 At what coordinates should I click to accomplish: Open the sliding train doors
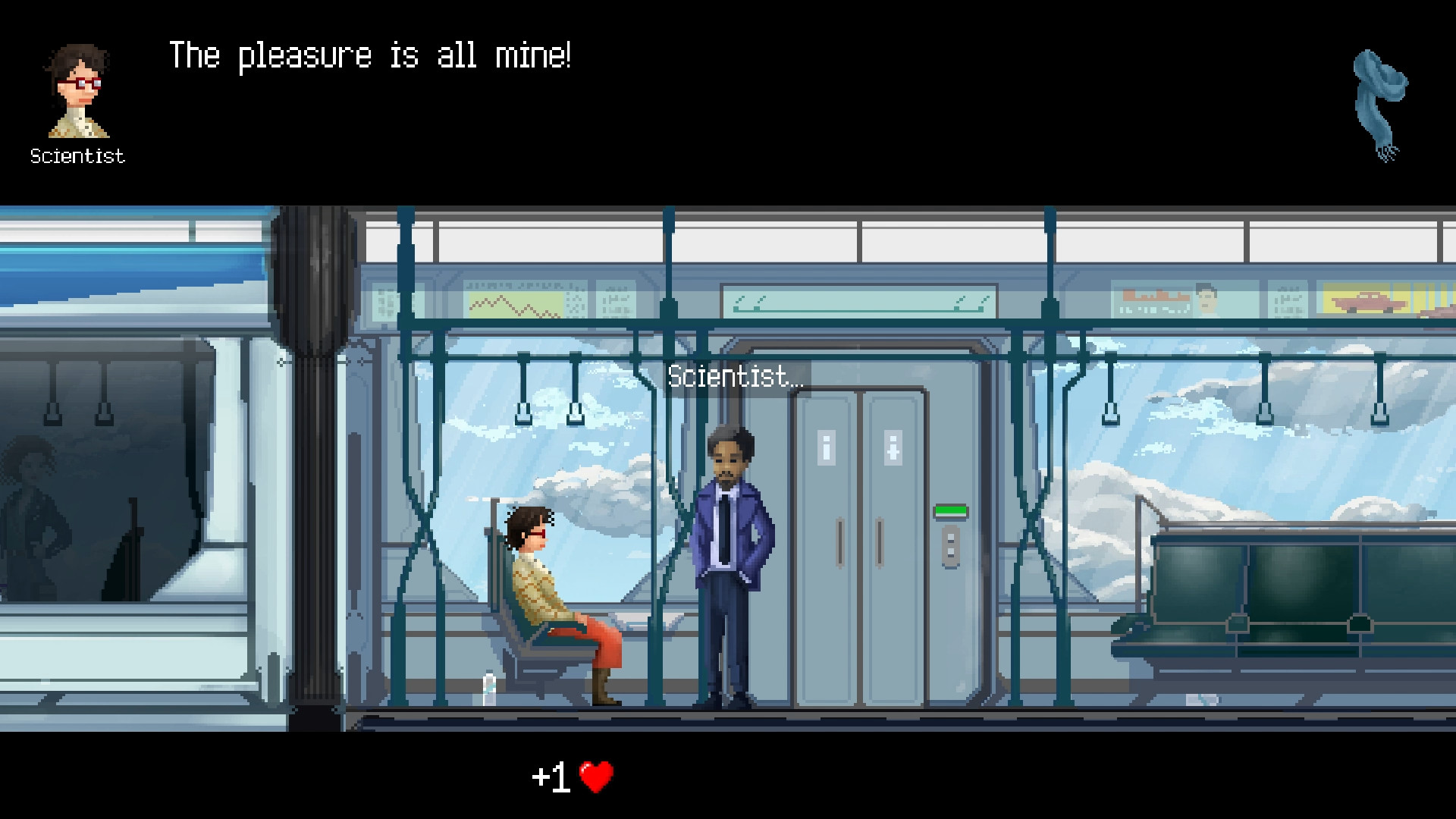tap(857, 531)
